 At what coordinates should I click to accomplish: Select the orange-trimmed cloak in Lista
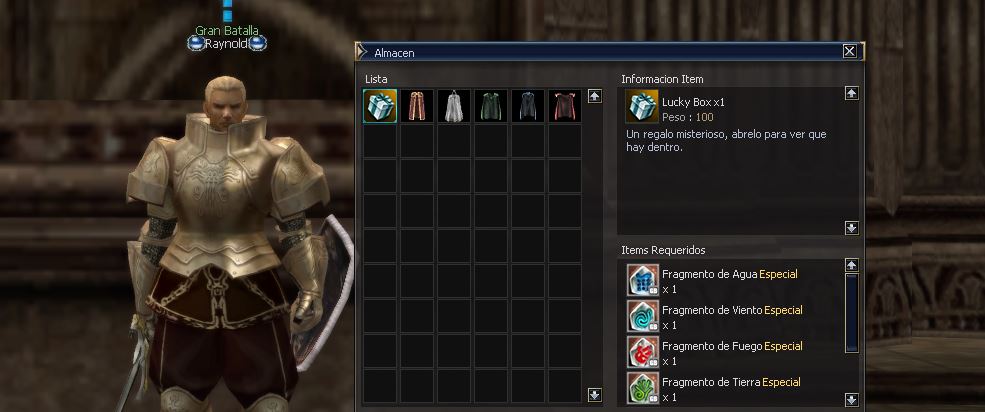417,106
